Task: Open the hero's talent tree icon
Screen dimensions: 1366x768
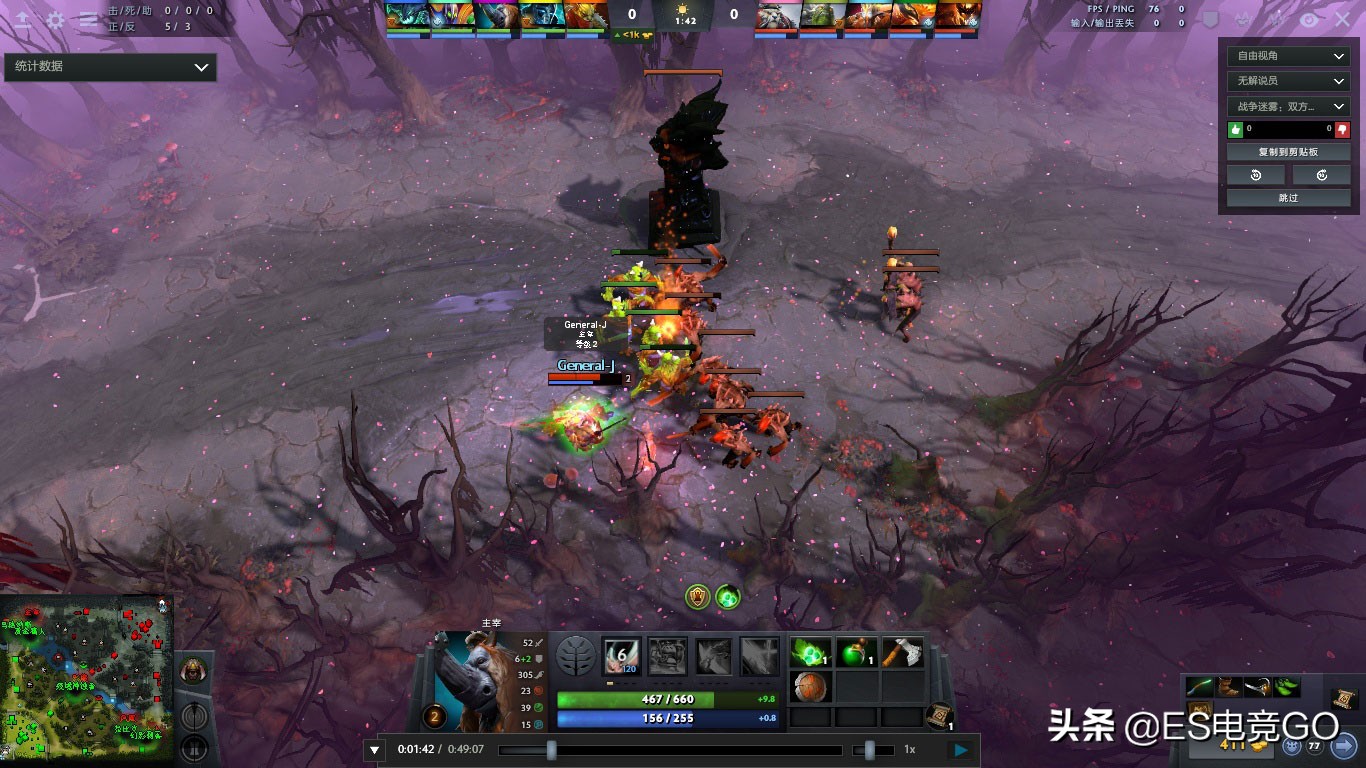Action: click(x=576, y=656)
